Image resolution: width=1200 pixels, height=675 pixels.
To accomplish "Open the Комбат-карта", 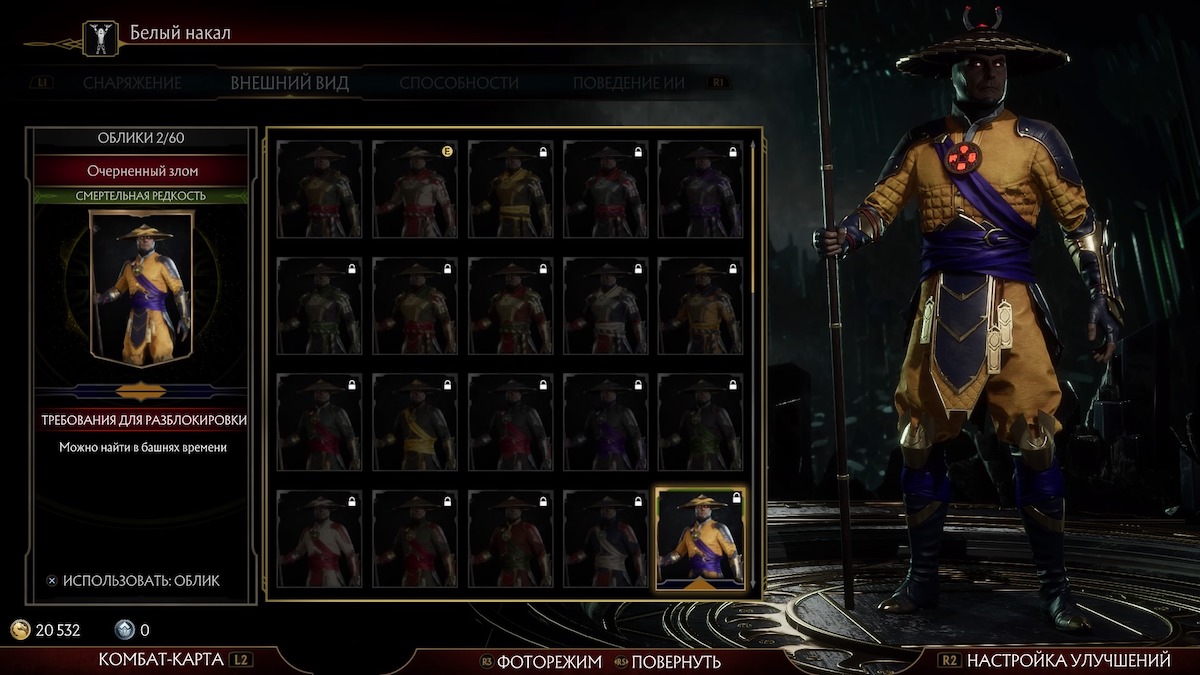I will point(164,660).
